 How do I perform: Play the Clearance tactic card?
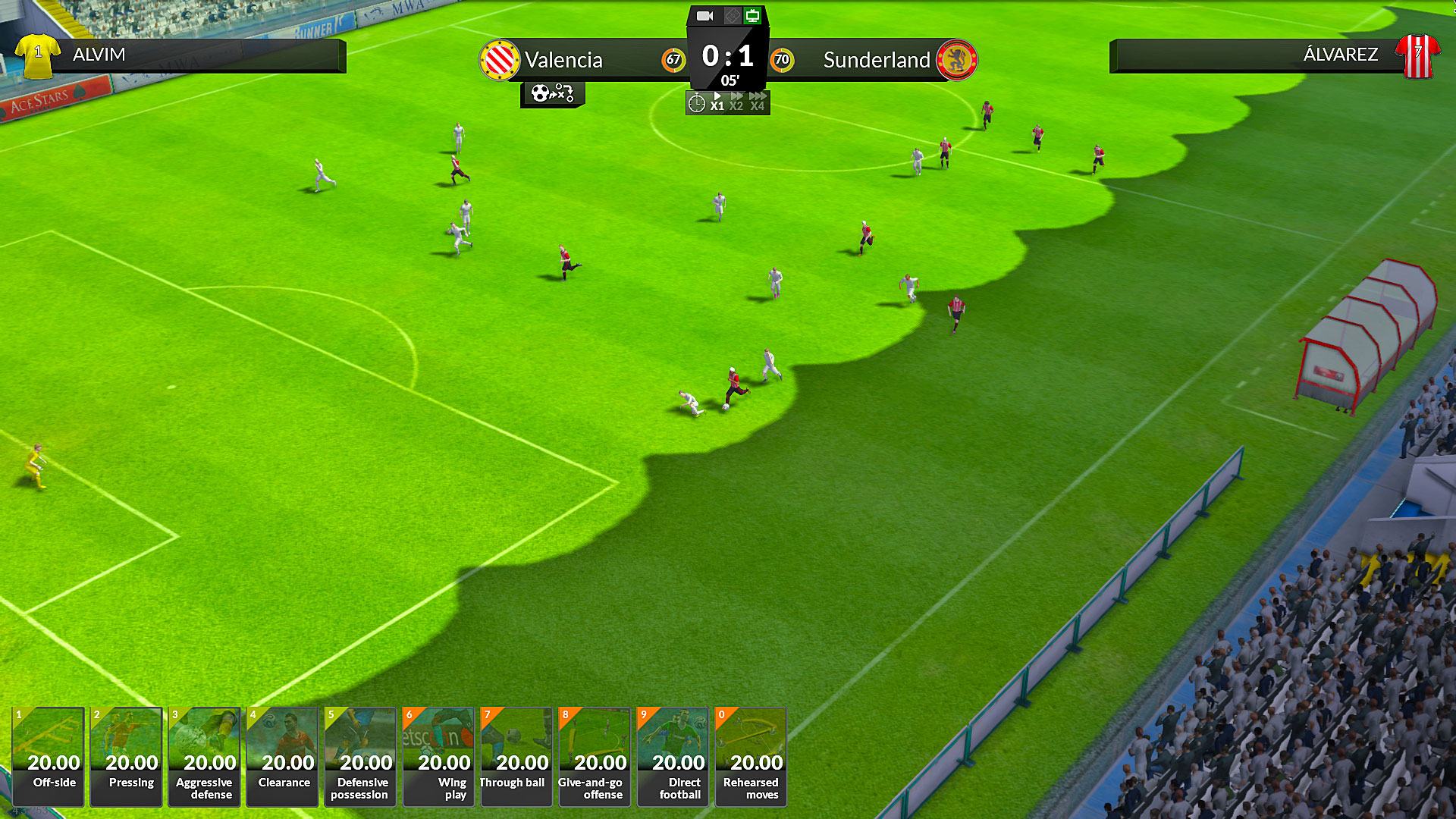283,756
